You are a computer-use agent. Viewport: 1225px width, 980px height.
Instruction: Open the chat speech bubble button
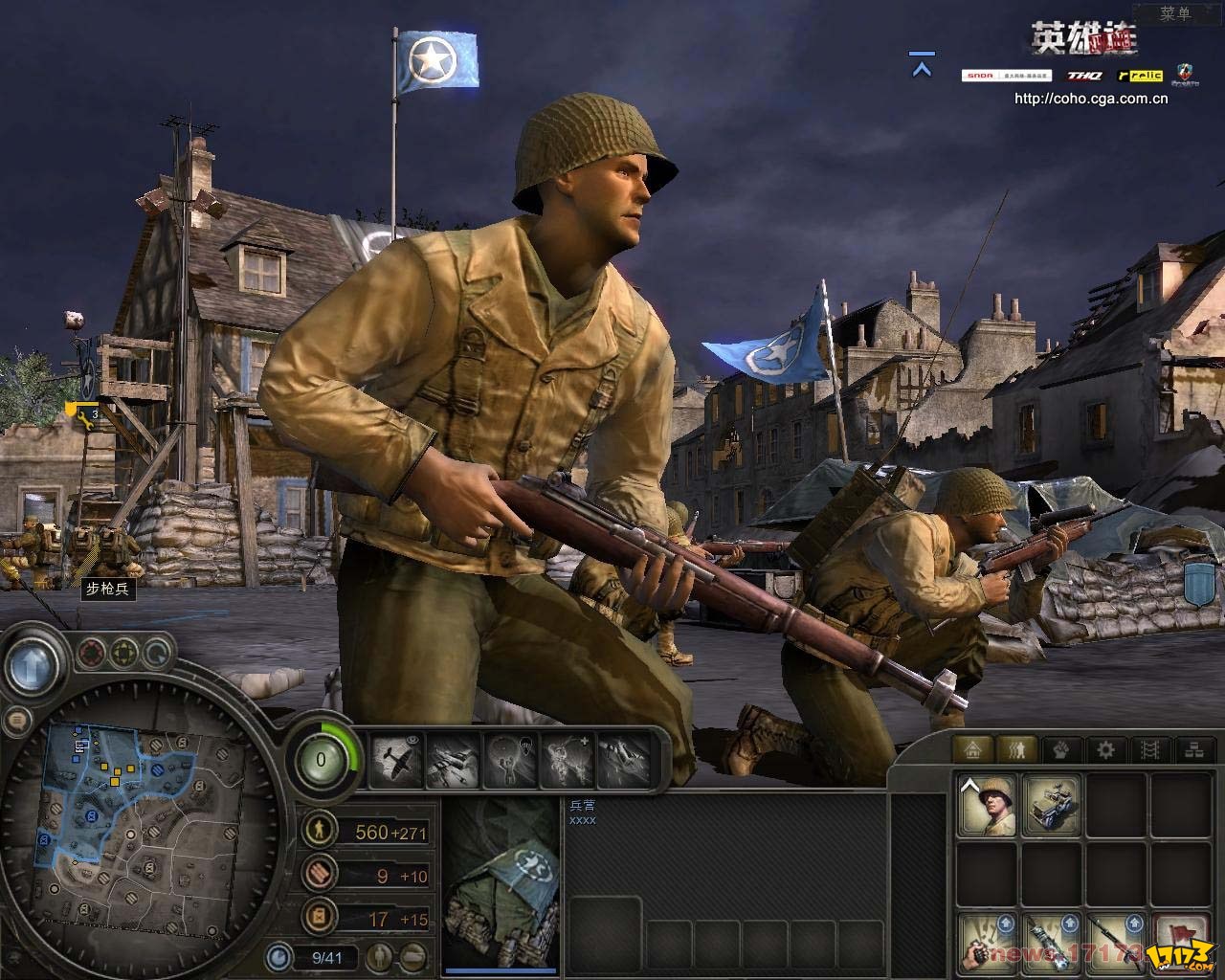point(16,718)
